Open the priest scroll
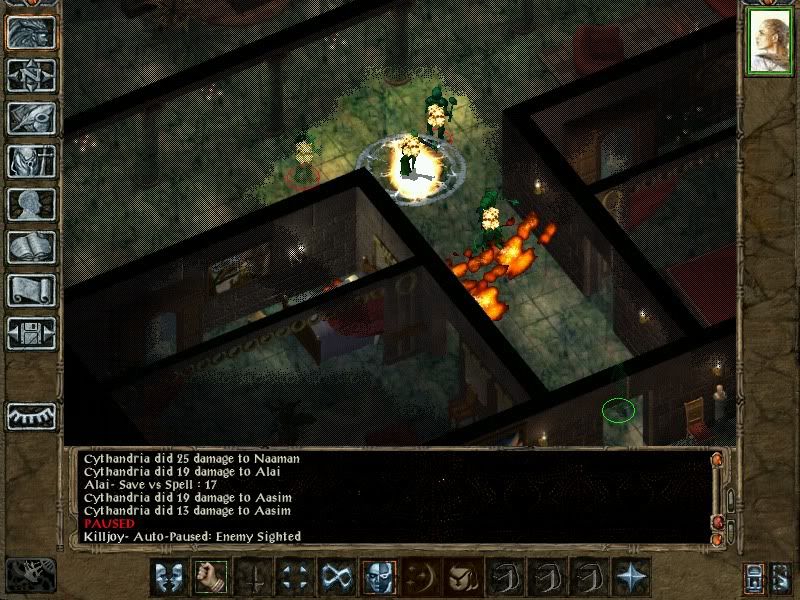 (31, 290)
